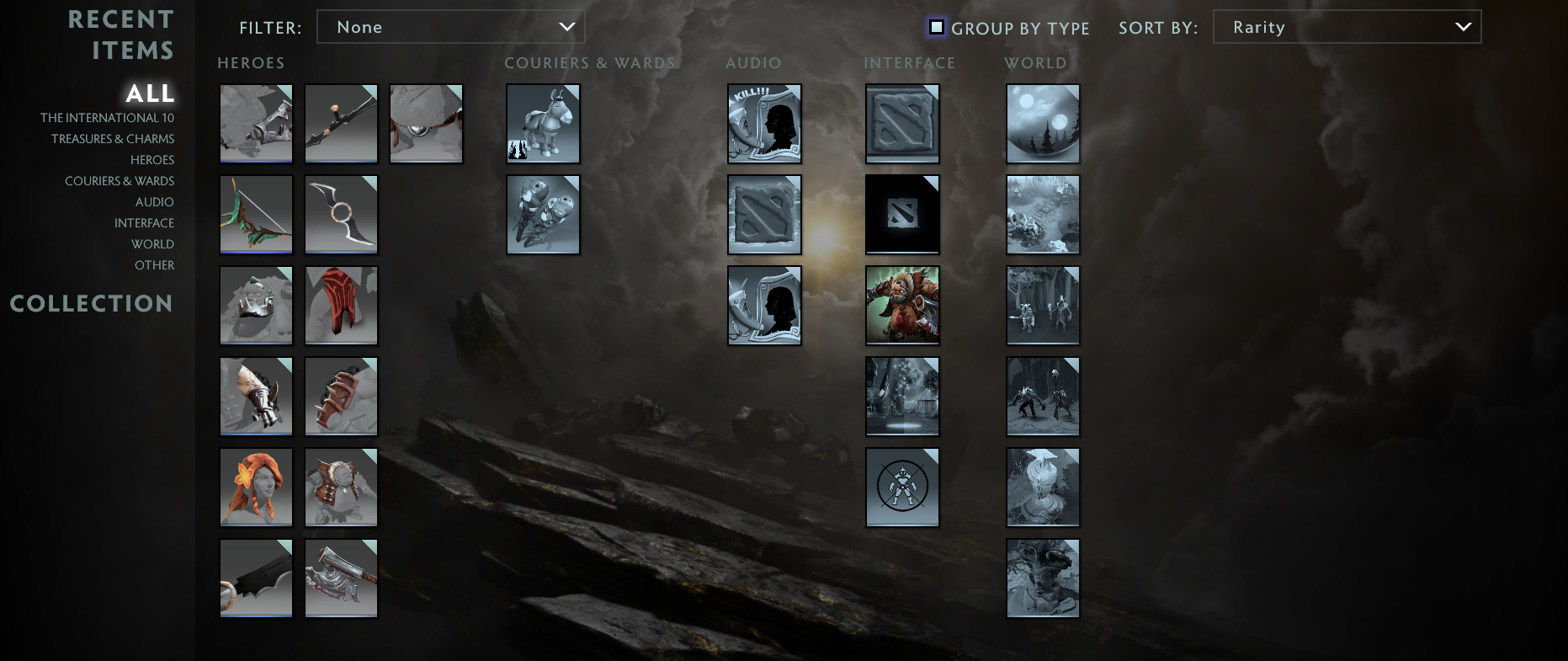Select the orange-haired head item
This screenshot has width=1568, height=661.
(256, 487)
